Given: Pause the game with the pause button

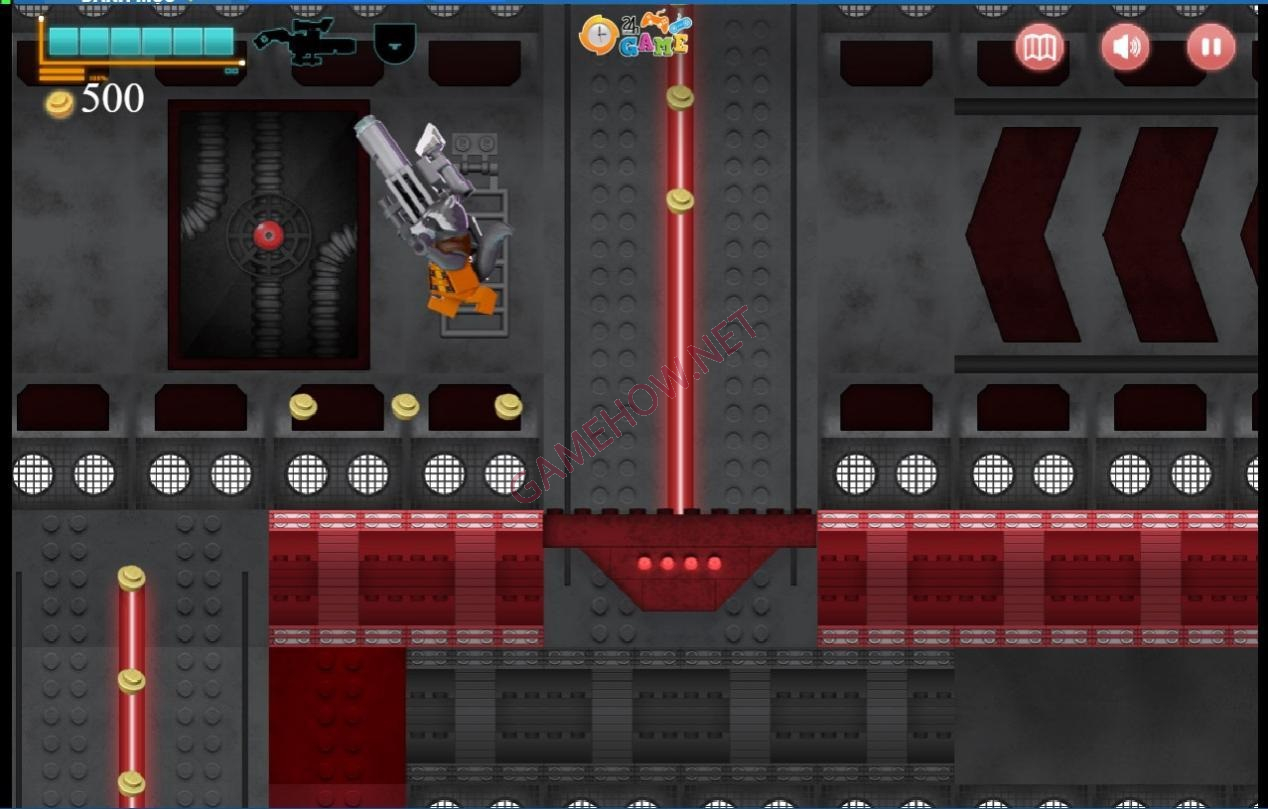Looking at the screenshot, I should tap(1211, 47).
